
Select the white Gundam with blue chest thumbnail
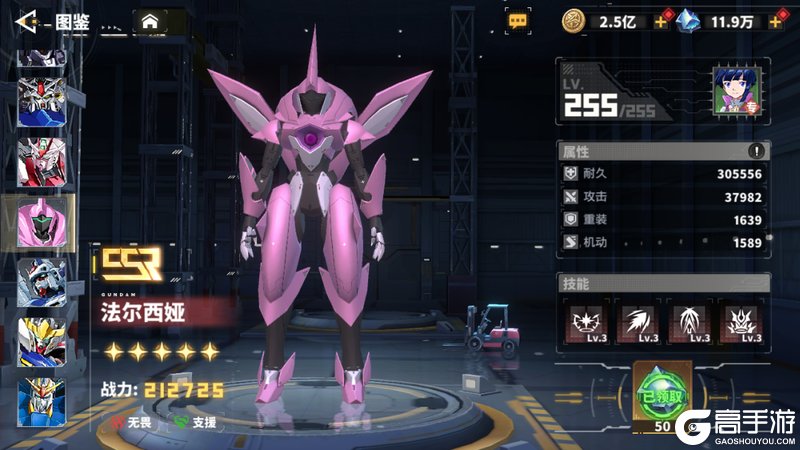(x=42, y=282)
